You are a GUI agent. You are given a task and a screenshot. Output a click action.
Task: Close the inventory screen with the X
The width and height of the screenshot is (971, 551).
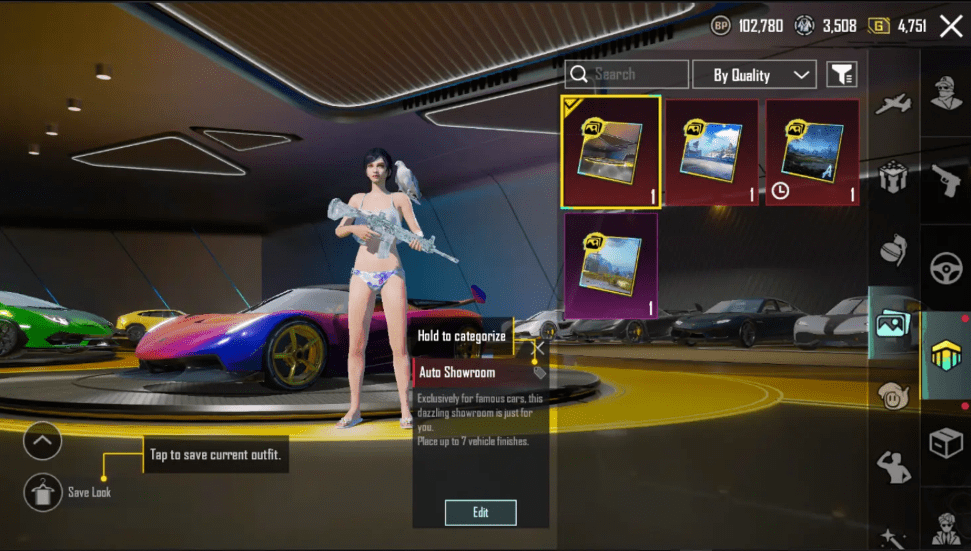click(x=950, y=26)
